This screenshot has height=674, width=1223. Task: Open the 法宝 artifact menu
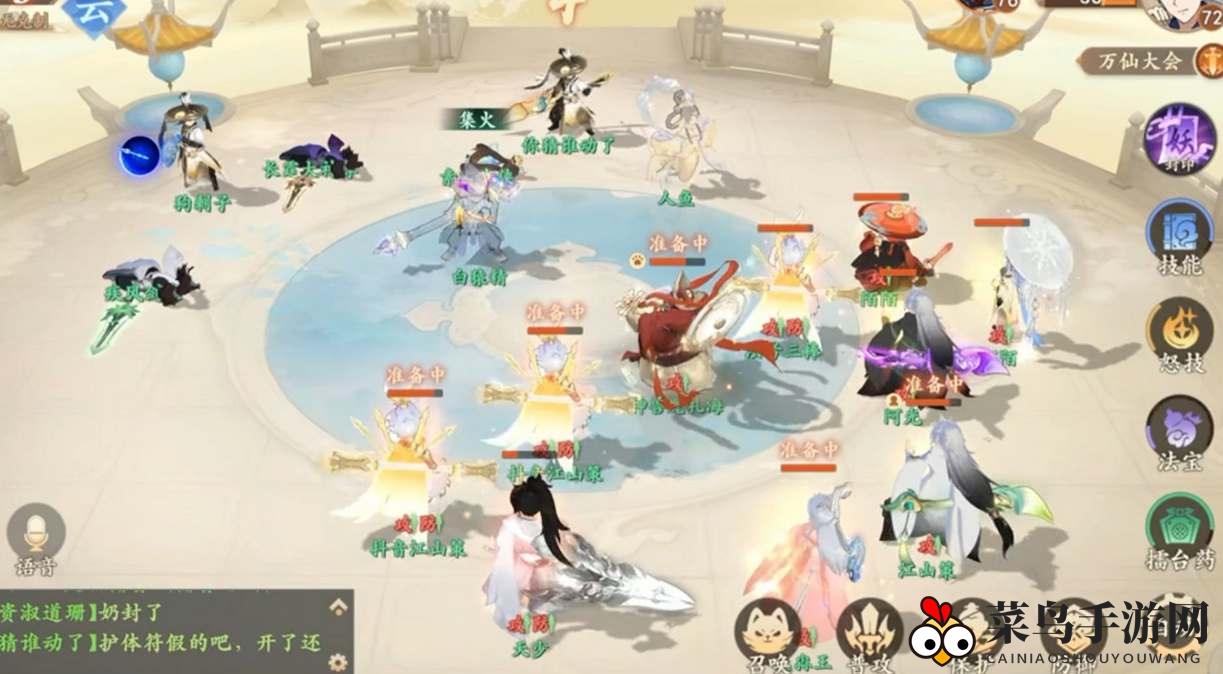pos(1180,428)
